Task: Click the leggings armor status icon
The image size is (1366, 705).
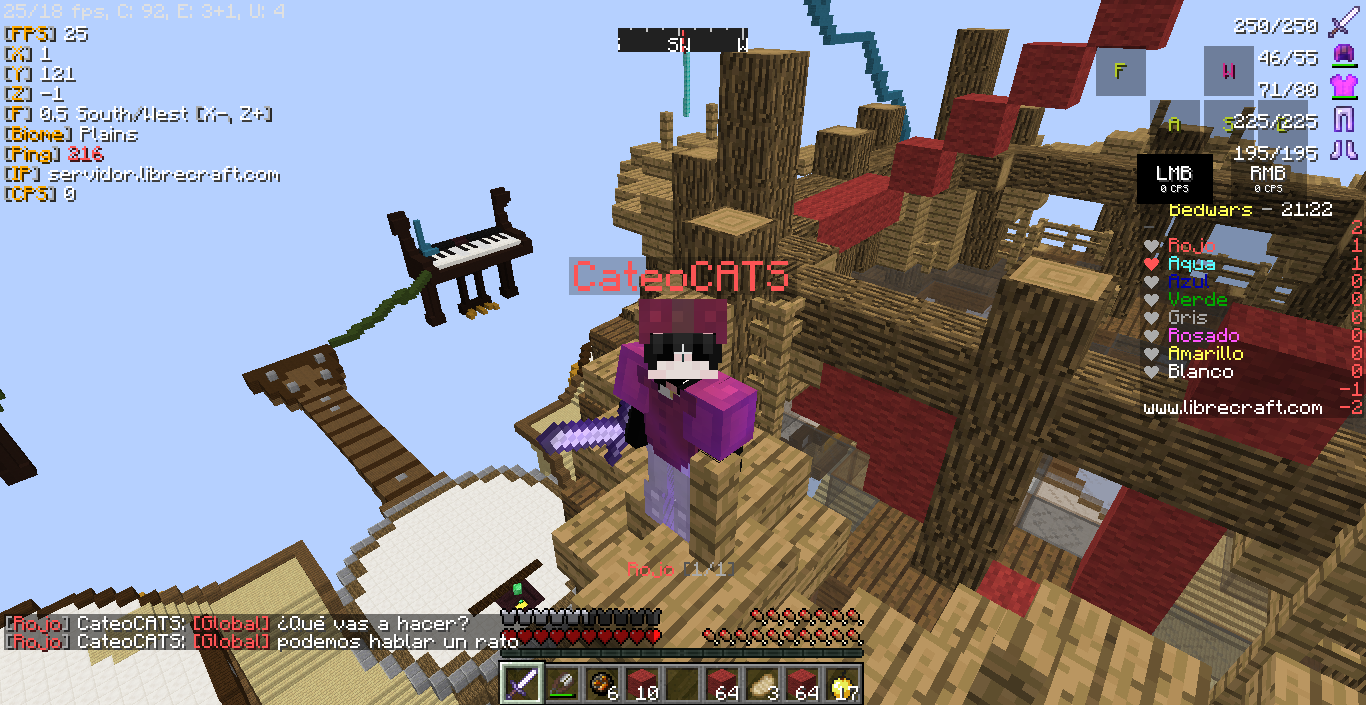Action: click(x=1342, y=120)
